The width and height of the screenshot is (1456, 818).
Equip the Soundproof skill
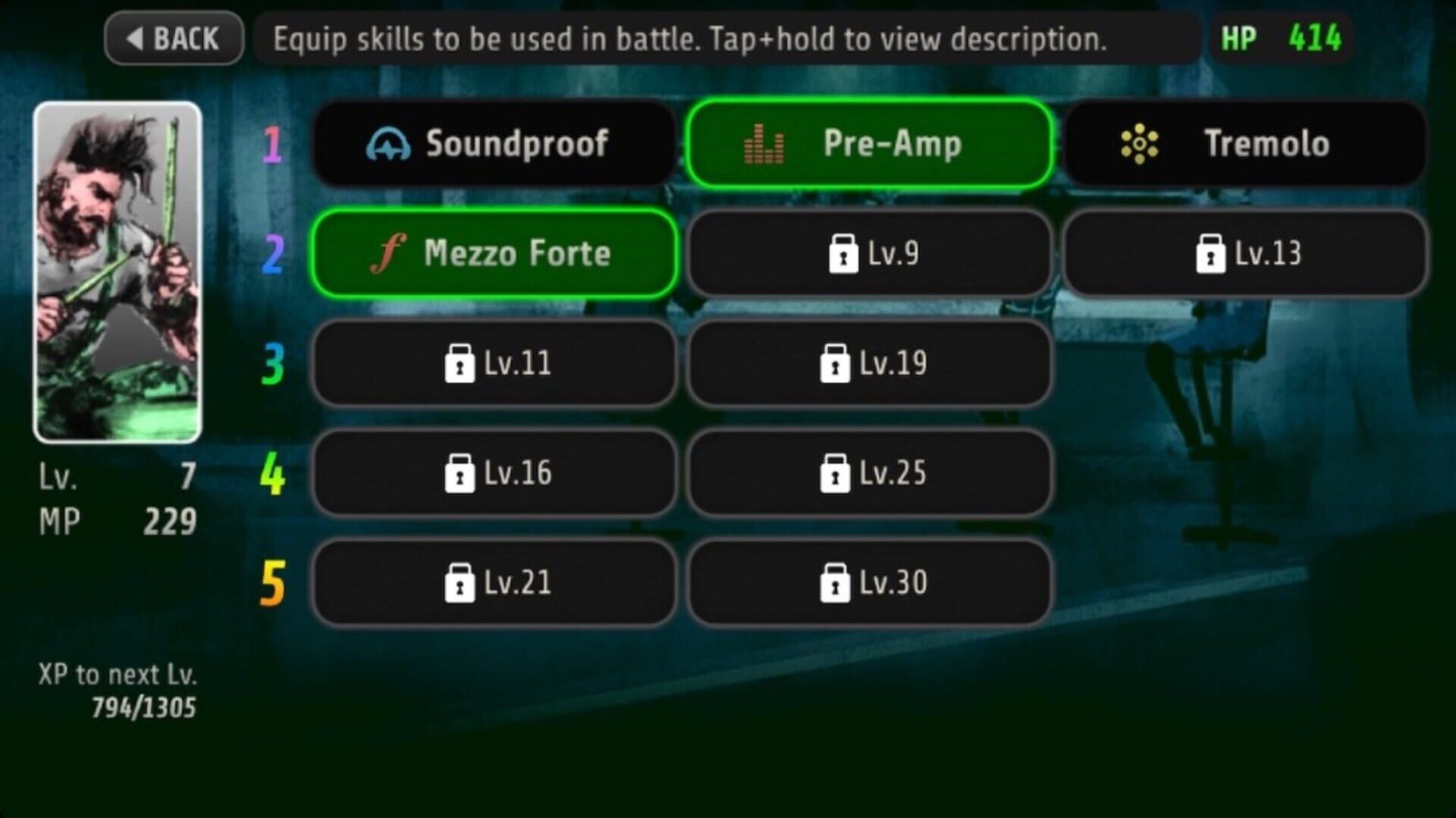click(x=494, y=143)
